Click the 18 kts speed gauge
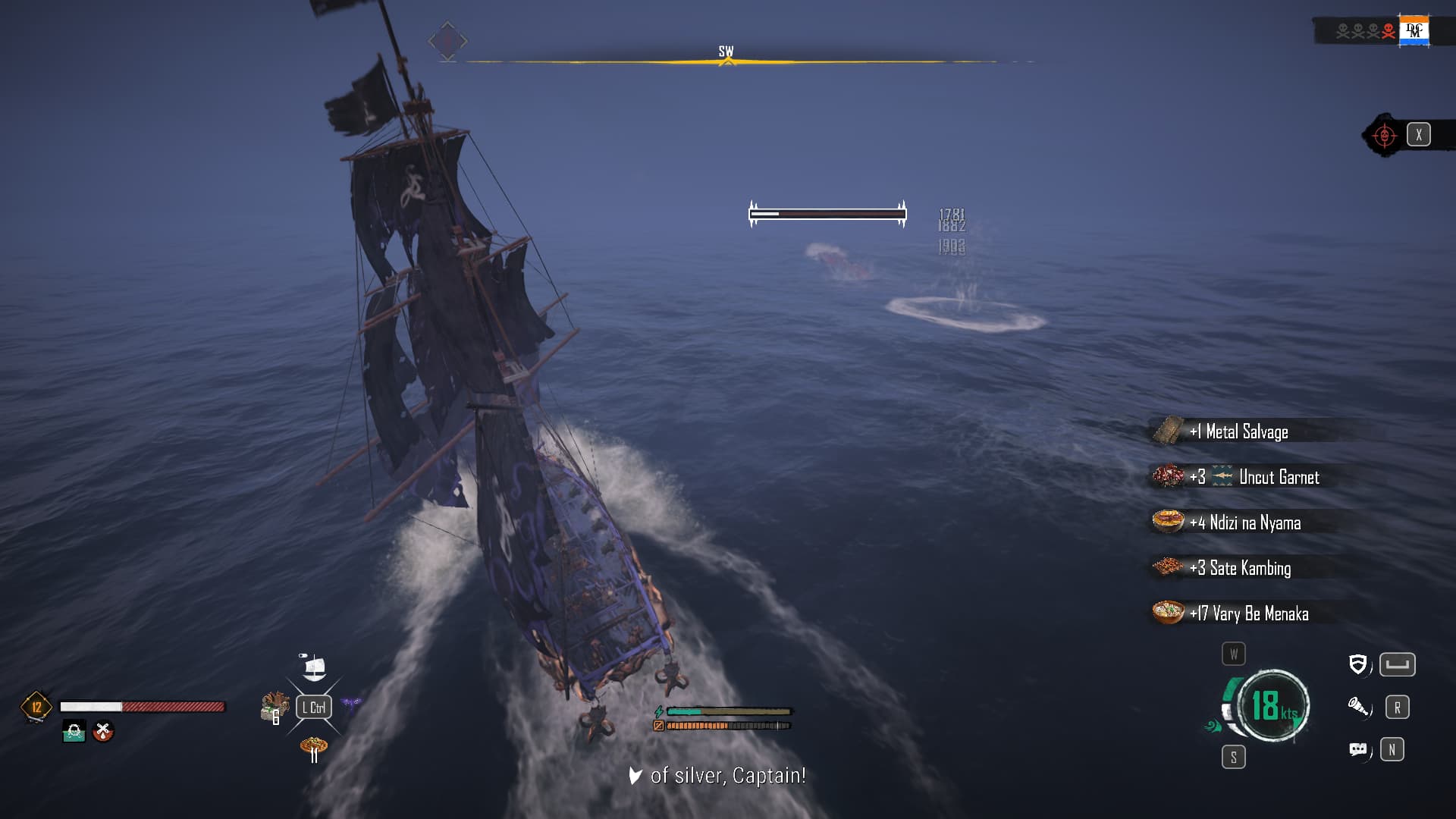 [x=1273, y=705]
